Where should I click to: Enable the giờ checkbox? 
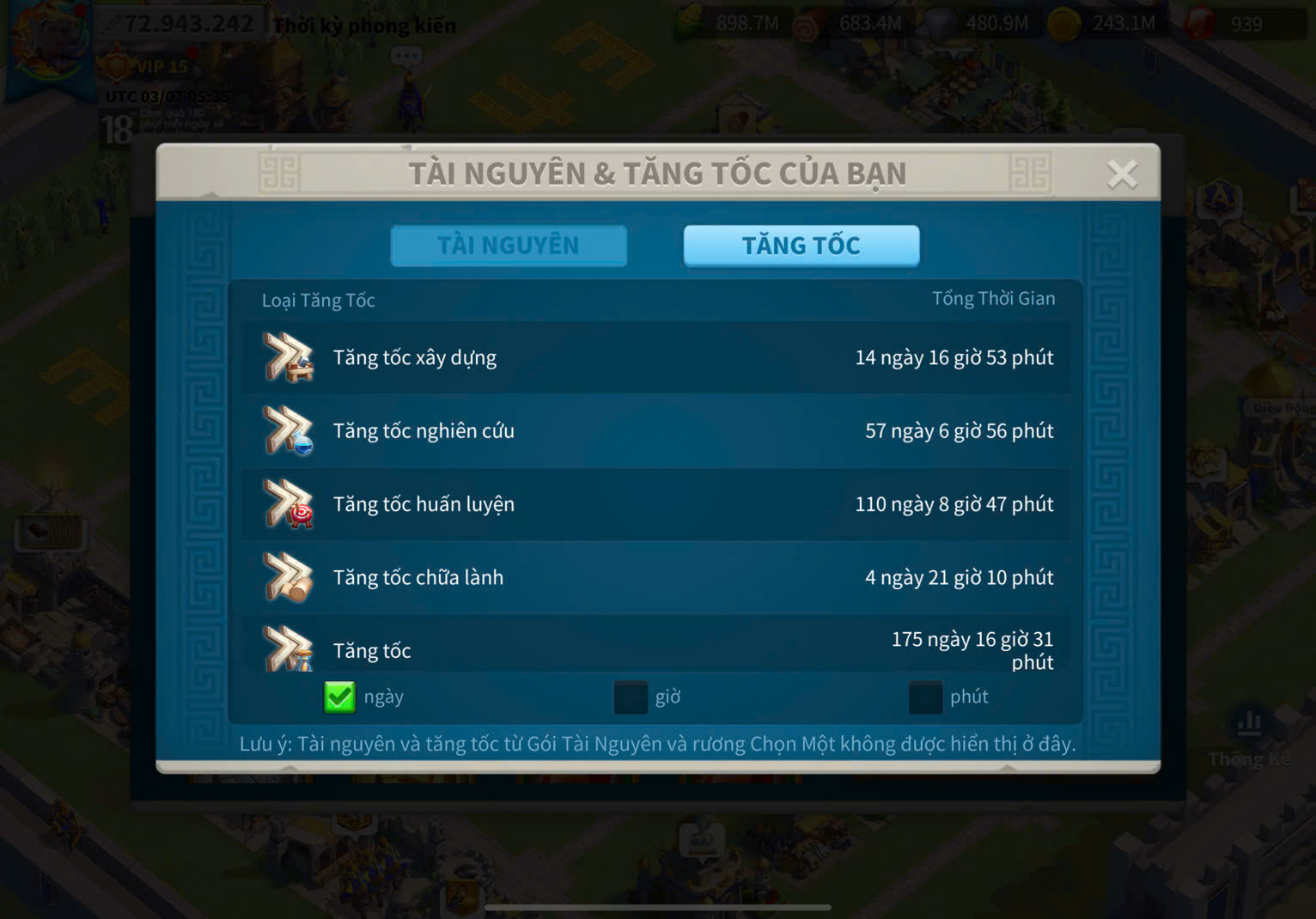click(x=631, y=697)
